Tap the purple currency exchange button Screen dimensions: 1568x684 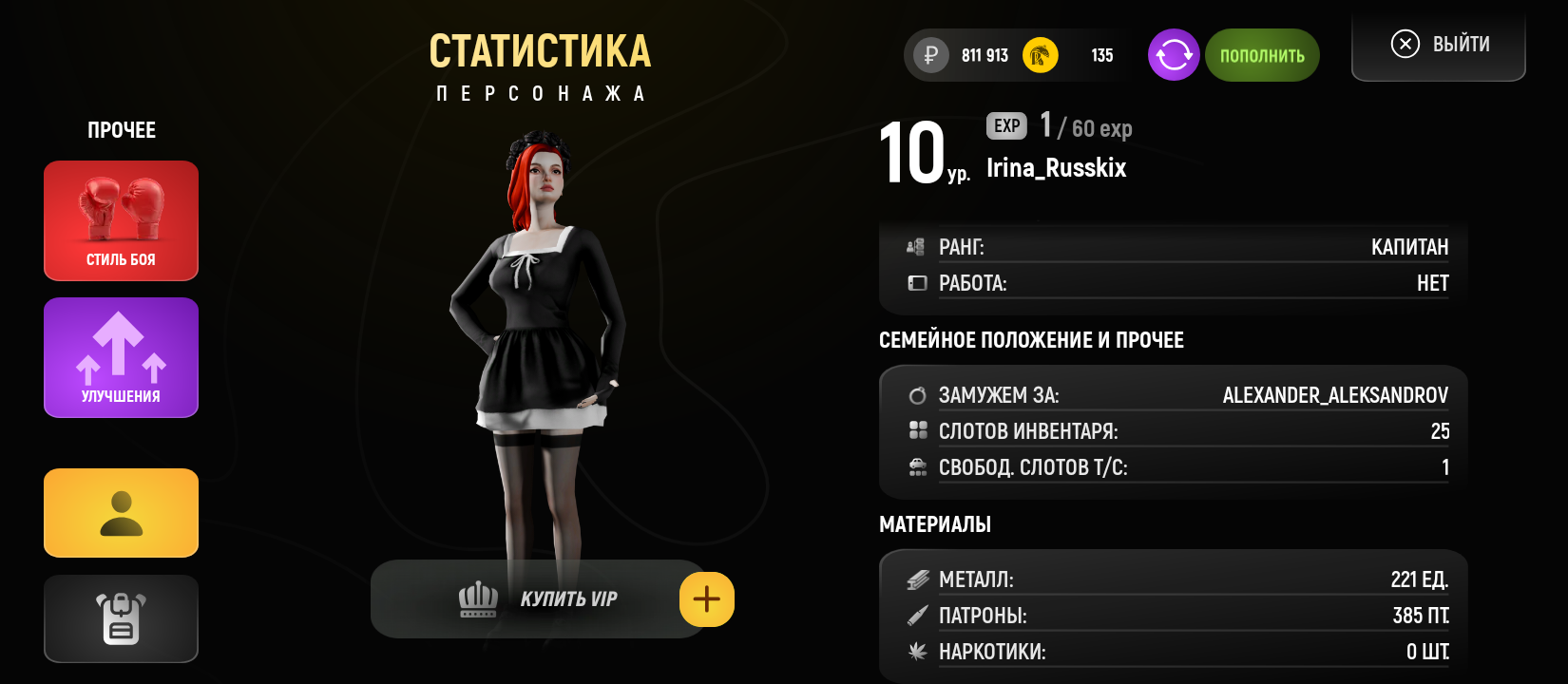1174,55
